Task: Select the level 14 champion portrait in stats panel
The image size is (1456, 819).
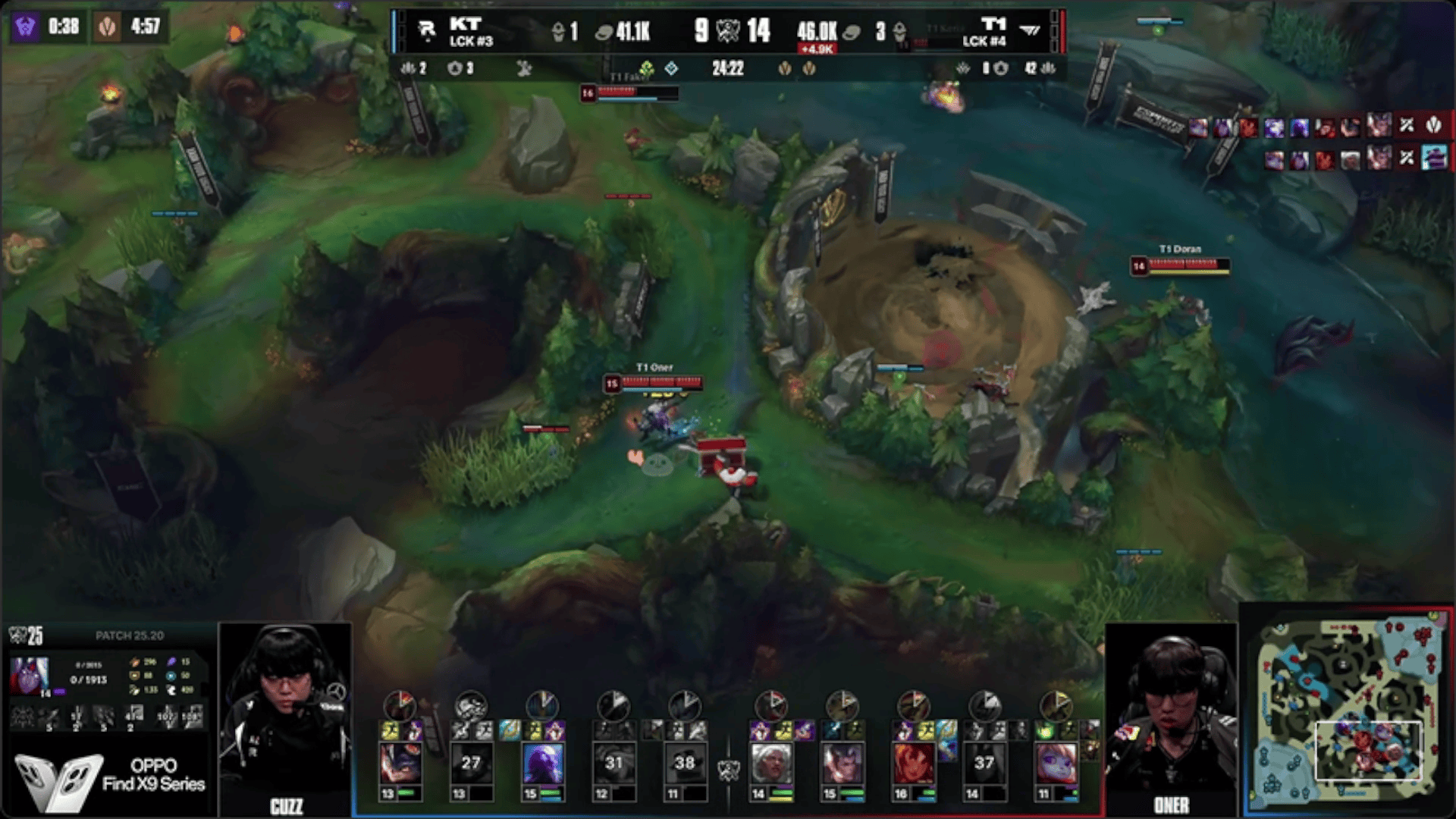Action: (30, 676)
